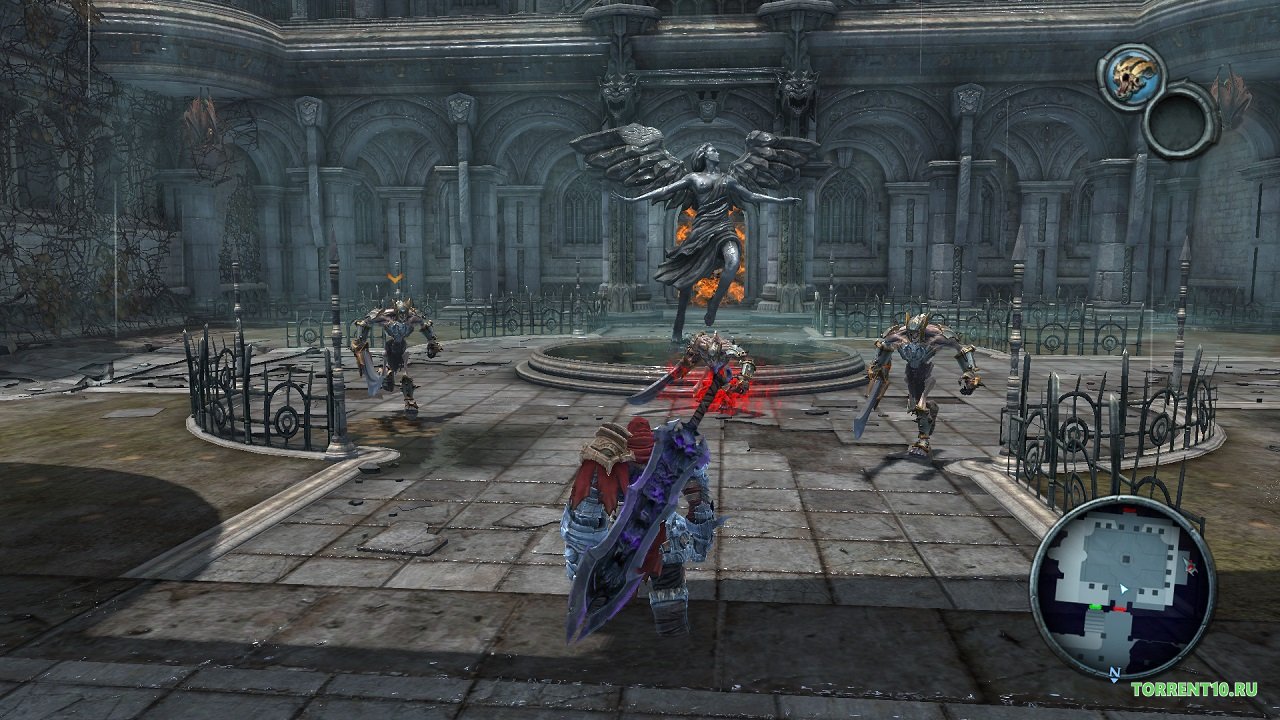1280x720 pixels.
Task: Click the white player arrow on the minimap
Action: [1124, 589]
